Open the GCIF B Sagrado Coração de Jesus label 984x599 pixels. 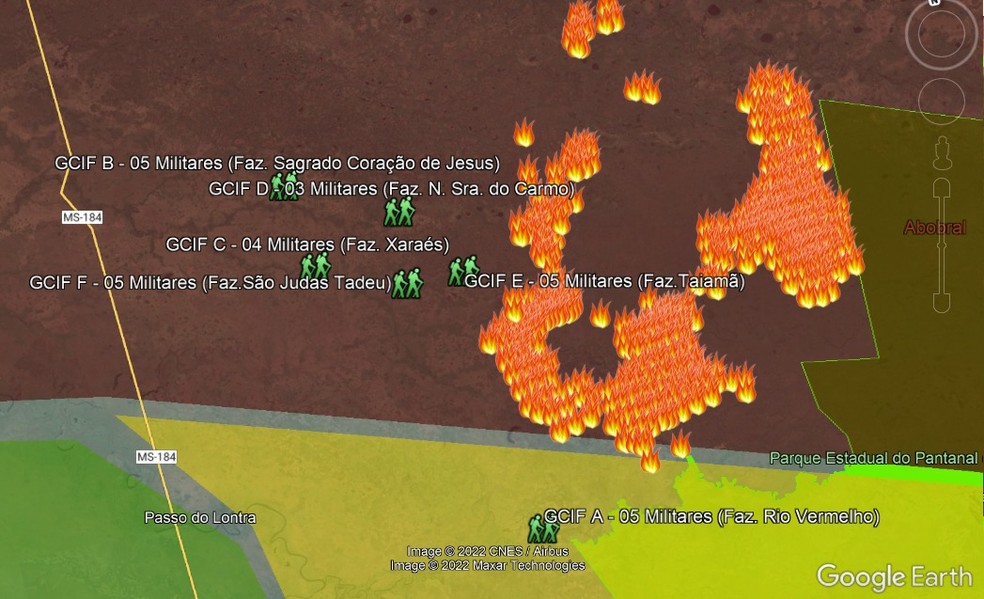coord(277,163)
